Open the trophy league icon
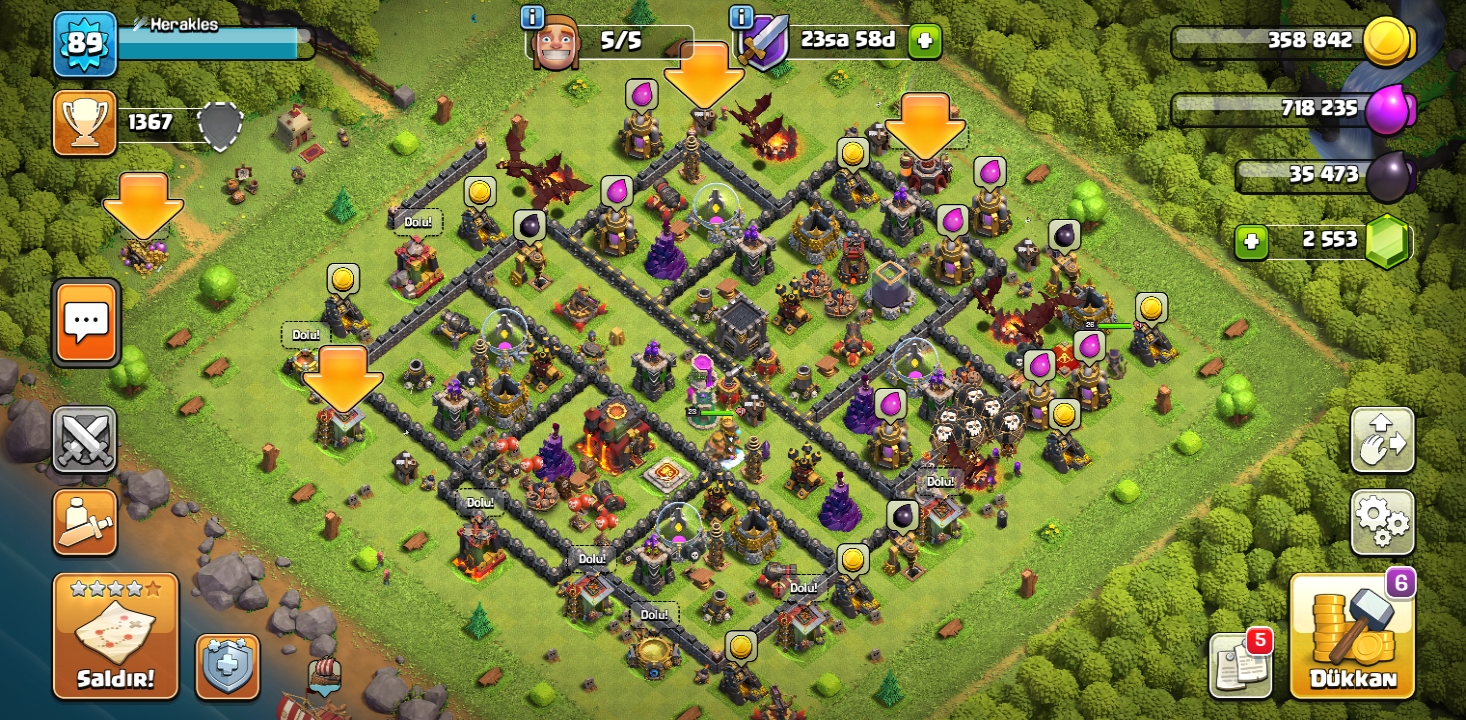 pyautogui.click(x=85, y=123)
